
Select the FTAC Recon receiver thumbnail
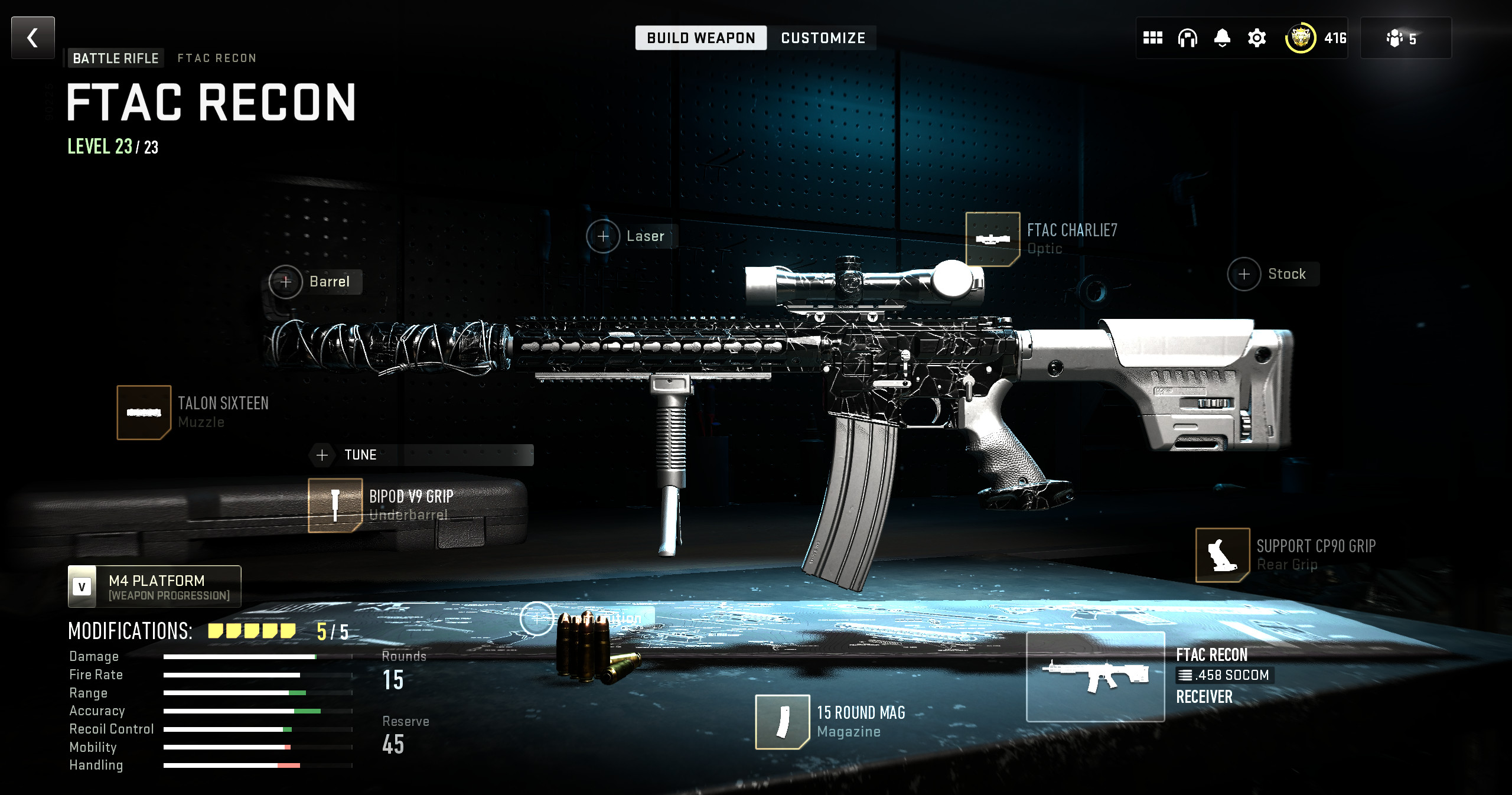[1095, 676]
